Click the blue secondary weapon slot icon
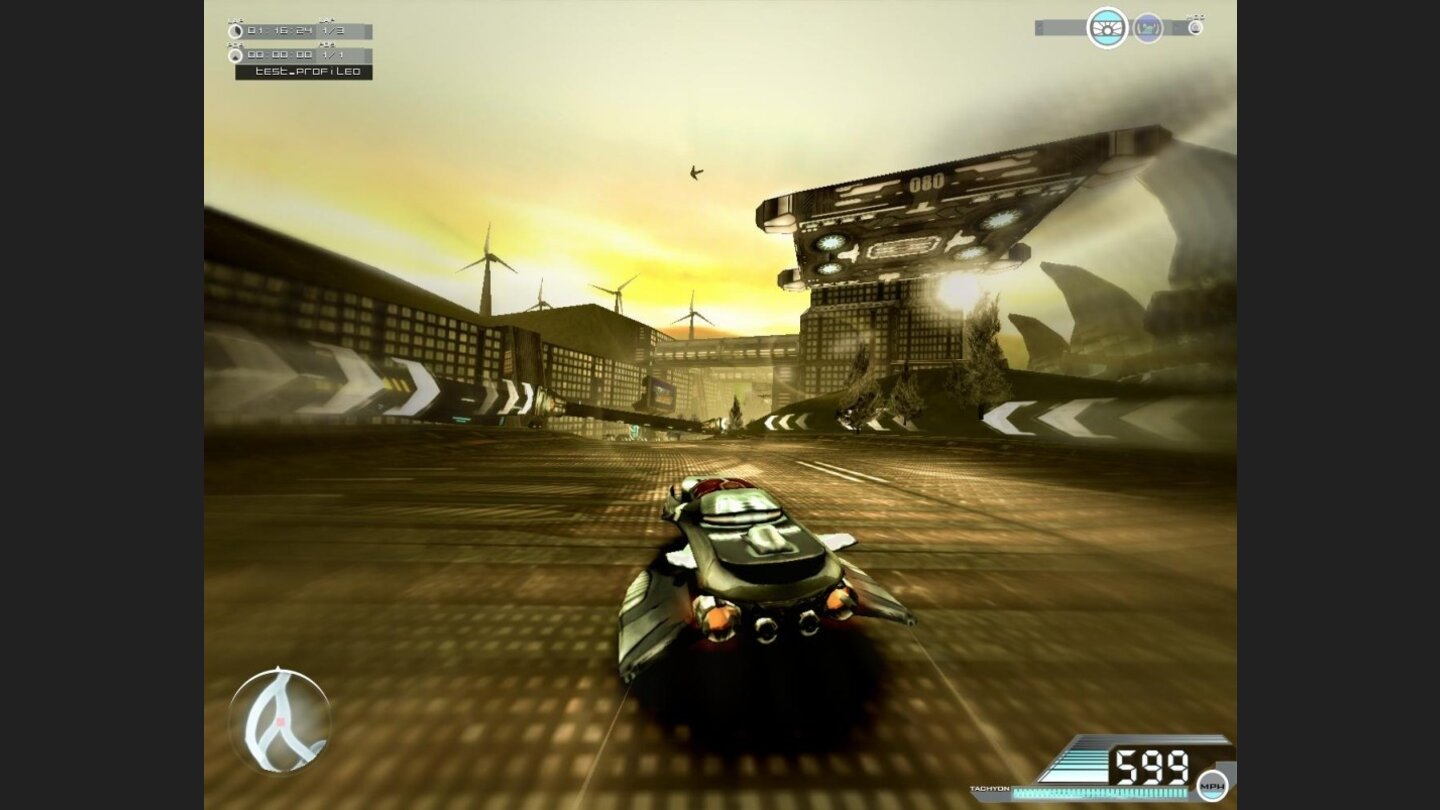This screenshot has width=1440, height=810. tap(1149, 27)
